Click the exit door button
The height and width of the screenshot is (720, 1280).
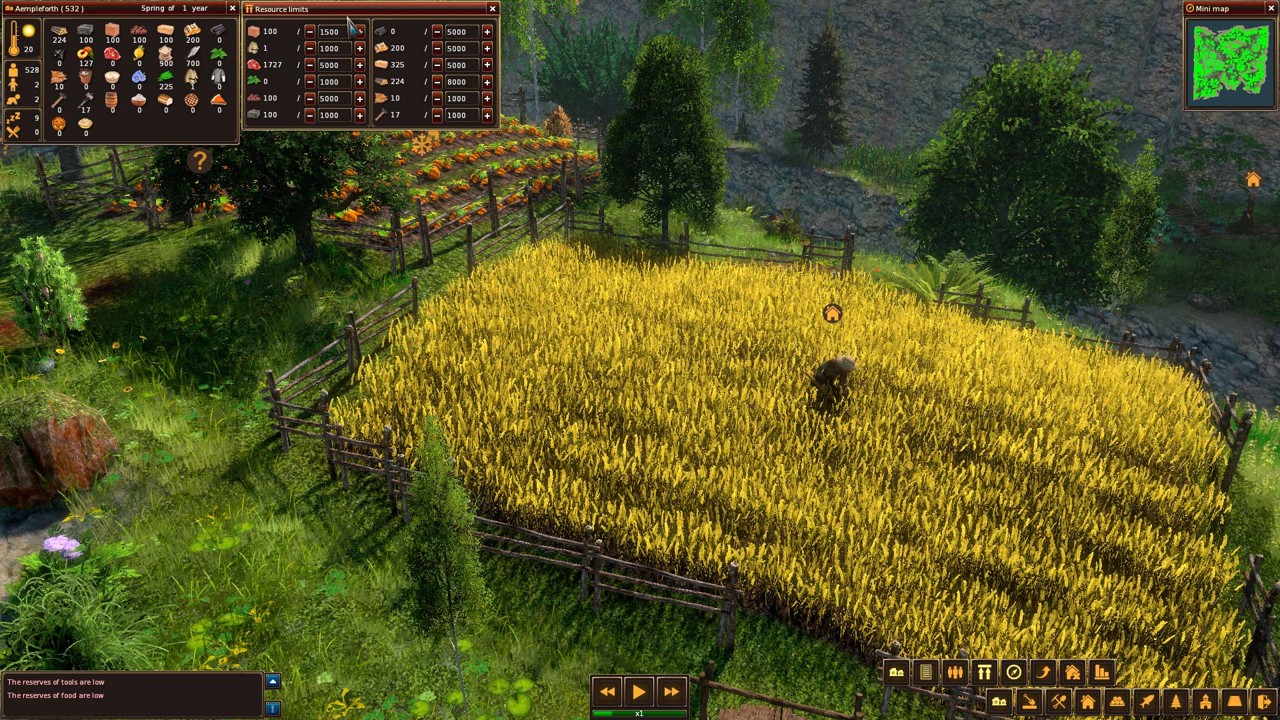point(1264,702)
